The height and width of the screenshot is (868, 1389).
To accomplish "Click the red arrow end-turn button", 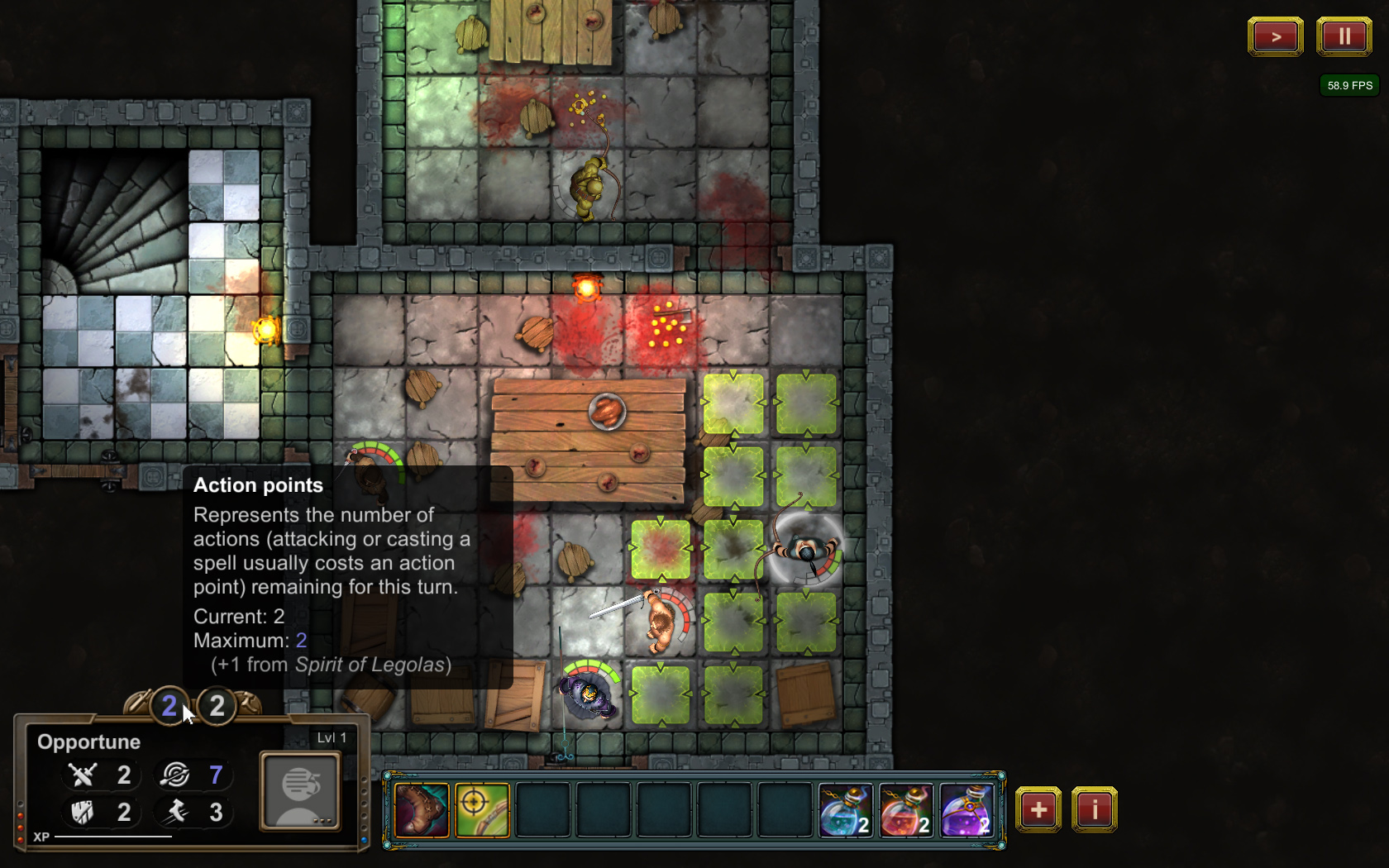I will (1275, 37).
